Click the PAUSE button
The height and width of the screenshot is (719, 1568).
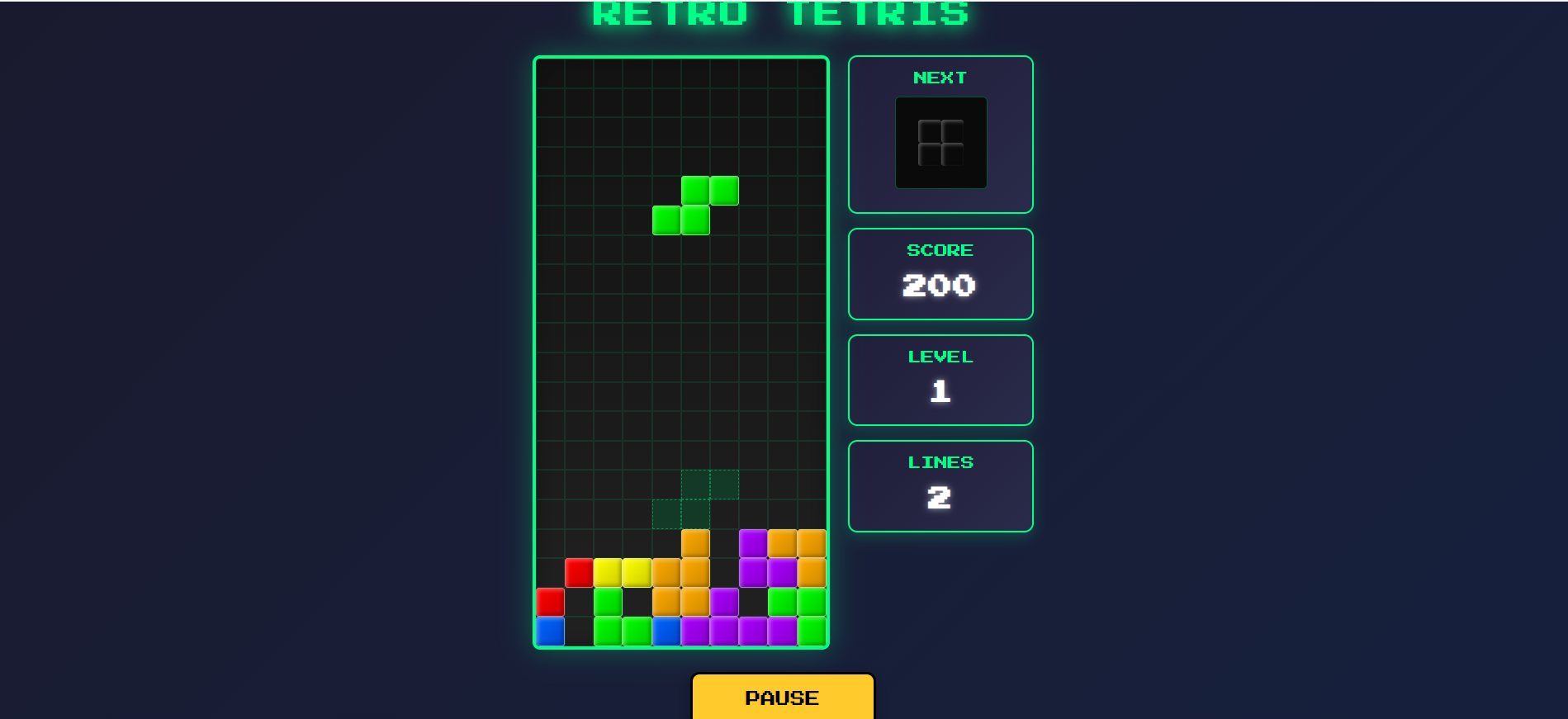(782, 698)
